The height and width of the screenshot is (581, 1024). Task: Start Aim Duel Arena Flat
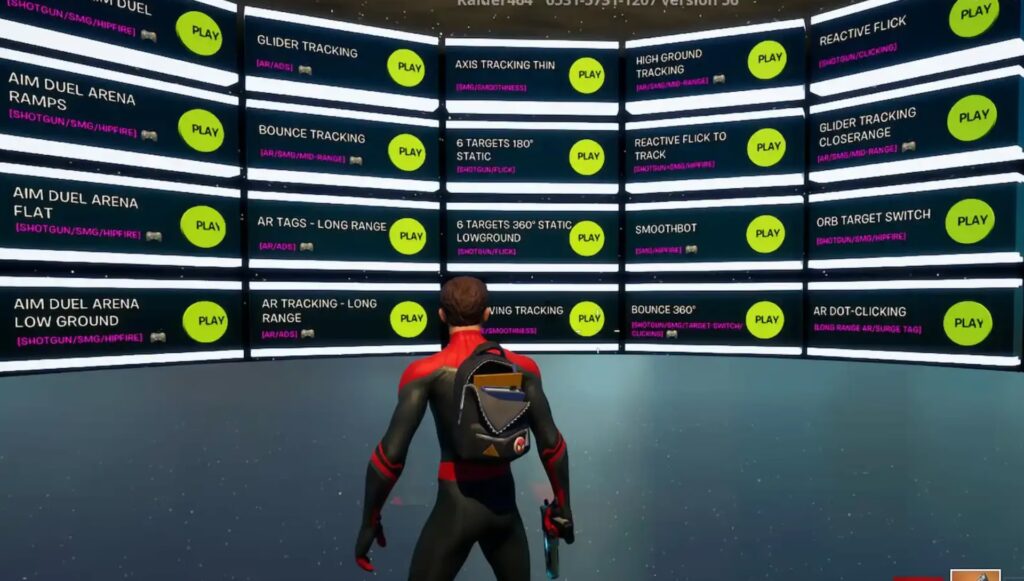point(203,226)
